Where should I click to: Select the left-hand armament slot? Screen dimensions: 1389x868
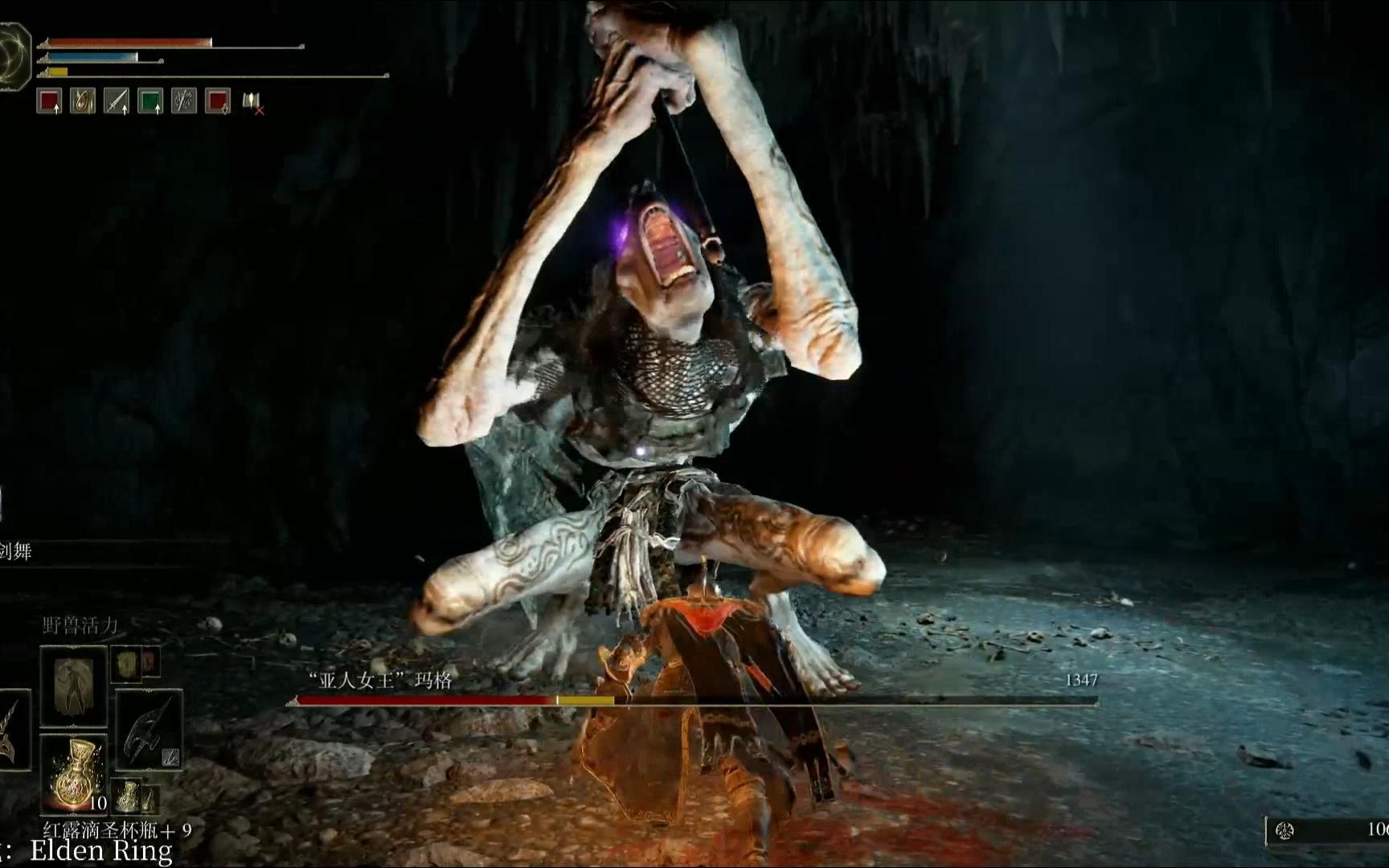(x=14, y=730)
